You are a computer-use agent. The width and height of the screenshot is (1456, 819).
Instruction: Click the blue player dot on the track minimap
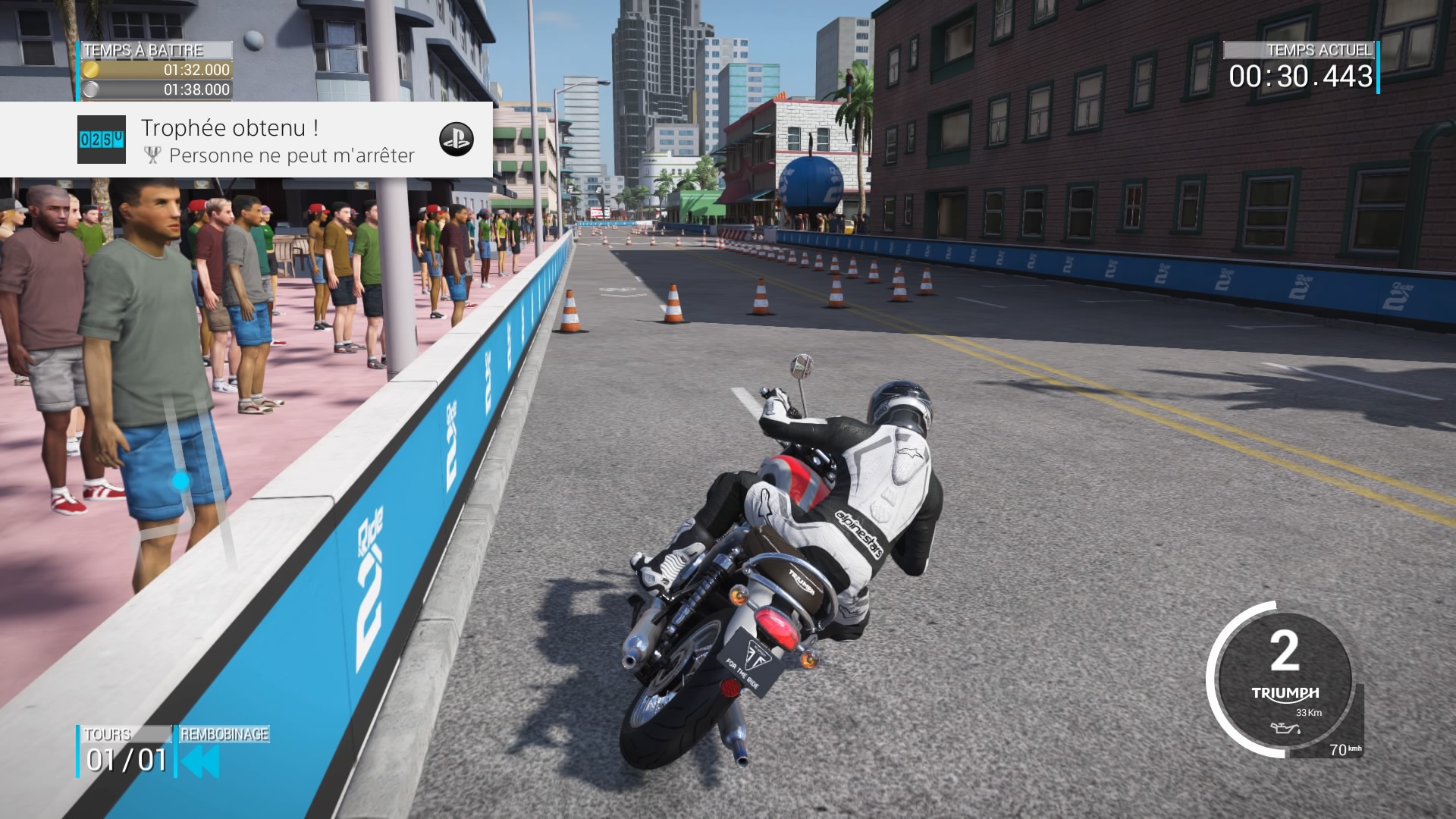point(180,481)
